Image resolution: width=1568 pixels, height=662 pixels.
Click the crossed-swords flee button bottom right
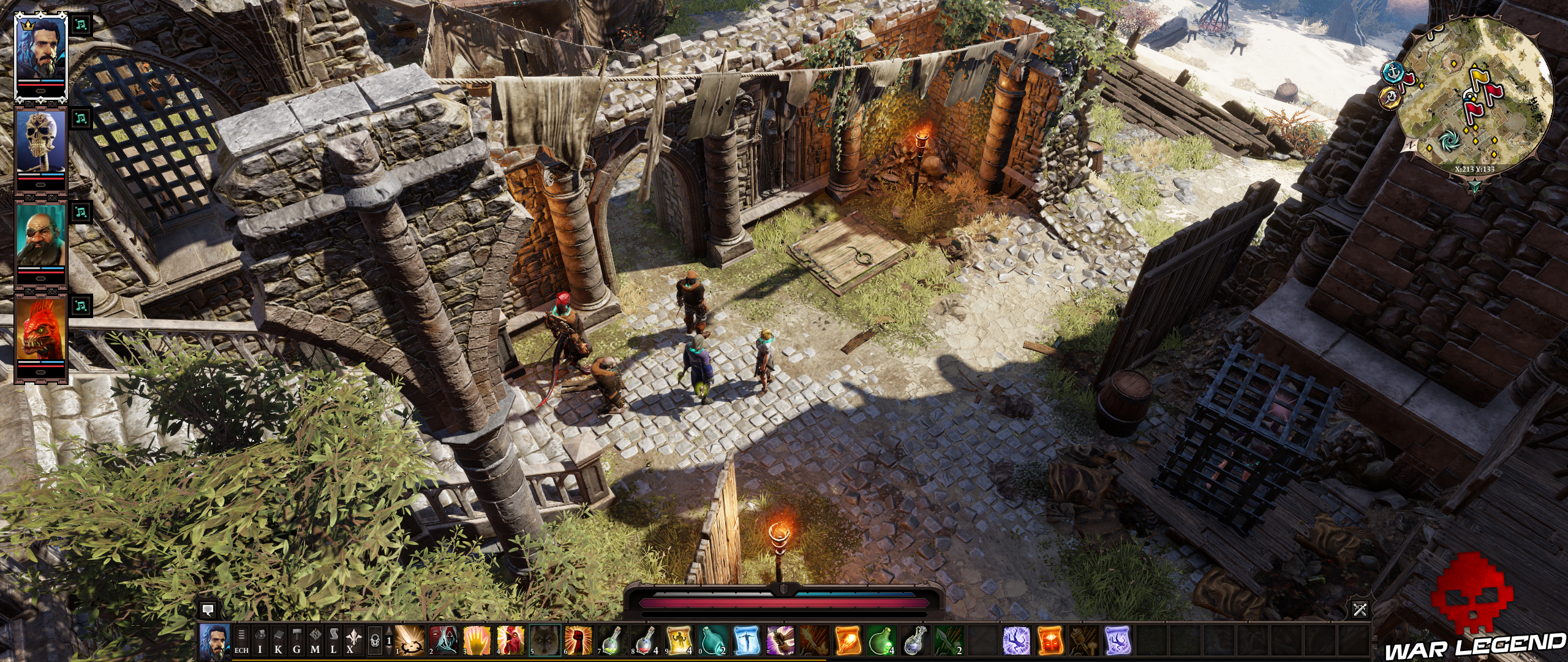point(1360,609)
